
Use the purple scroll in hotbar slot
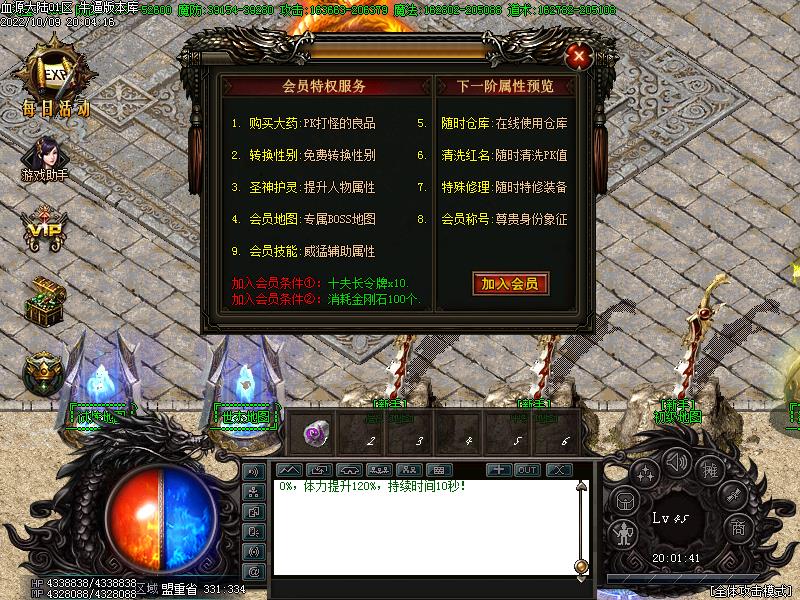(317, 433)
